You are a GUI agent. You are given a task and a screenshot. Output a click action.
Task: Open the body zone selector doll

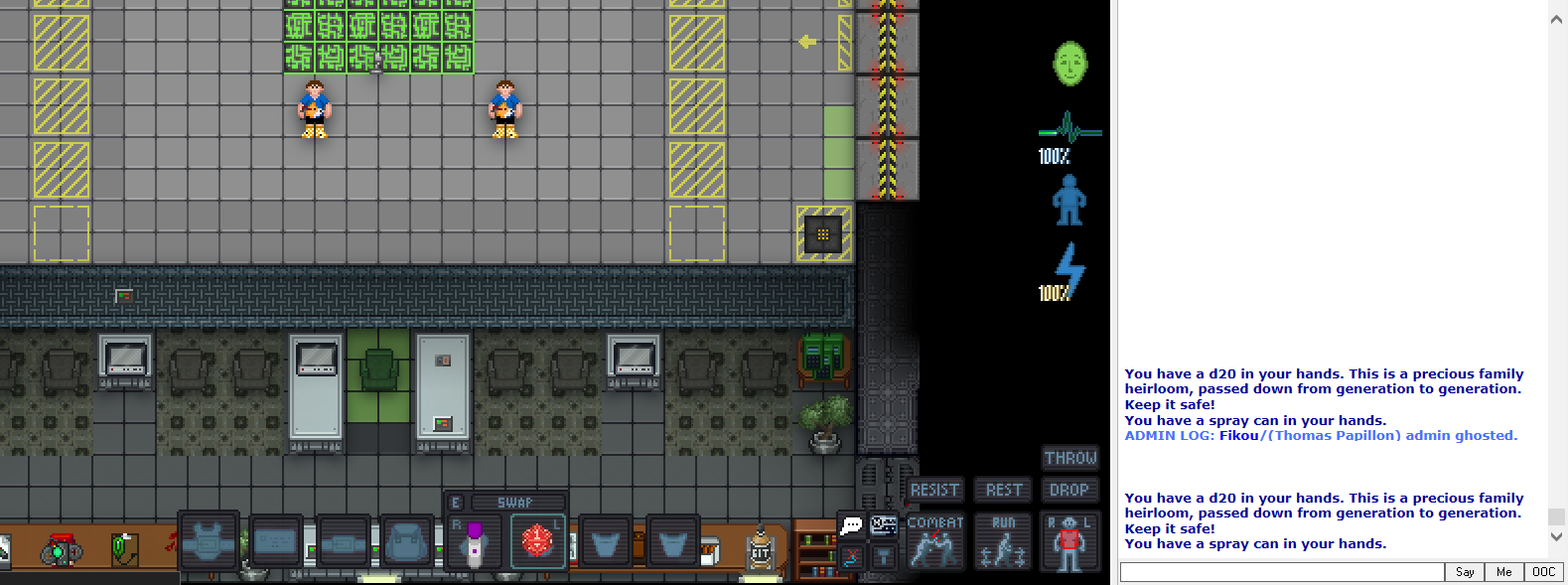pyautogui.click(x=1069, y=541)
